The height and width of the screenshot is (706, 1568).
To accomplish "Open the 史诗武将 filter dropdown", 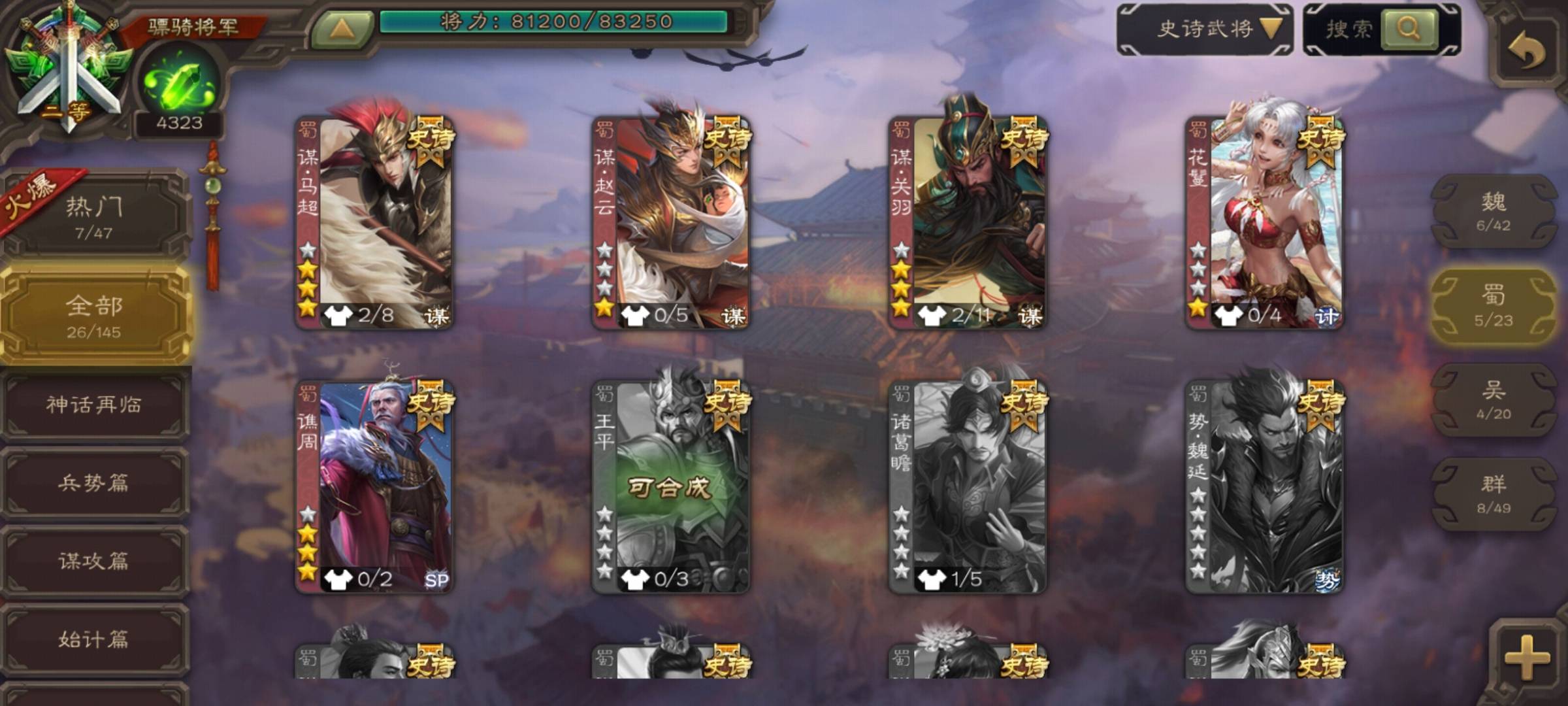I will point(1205,29).
